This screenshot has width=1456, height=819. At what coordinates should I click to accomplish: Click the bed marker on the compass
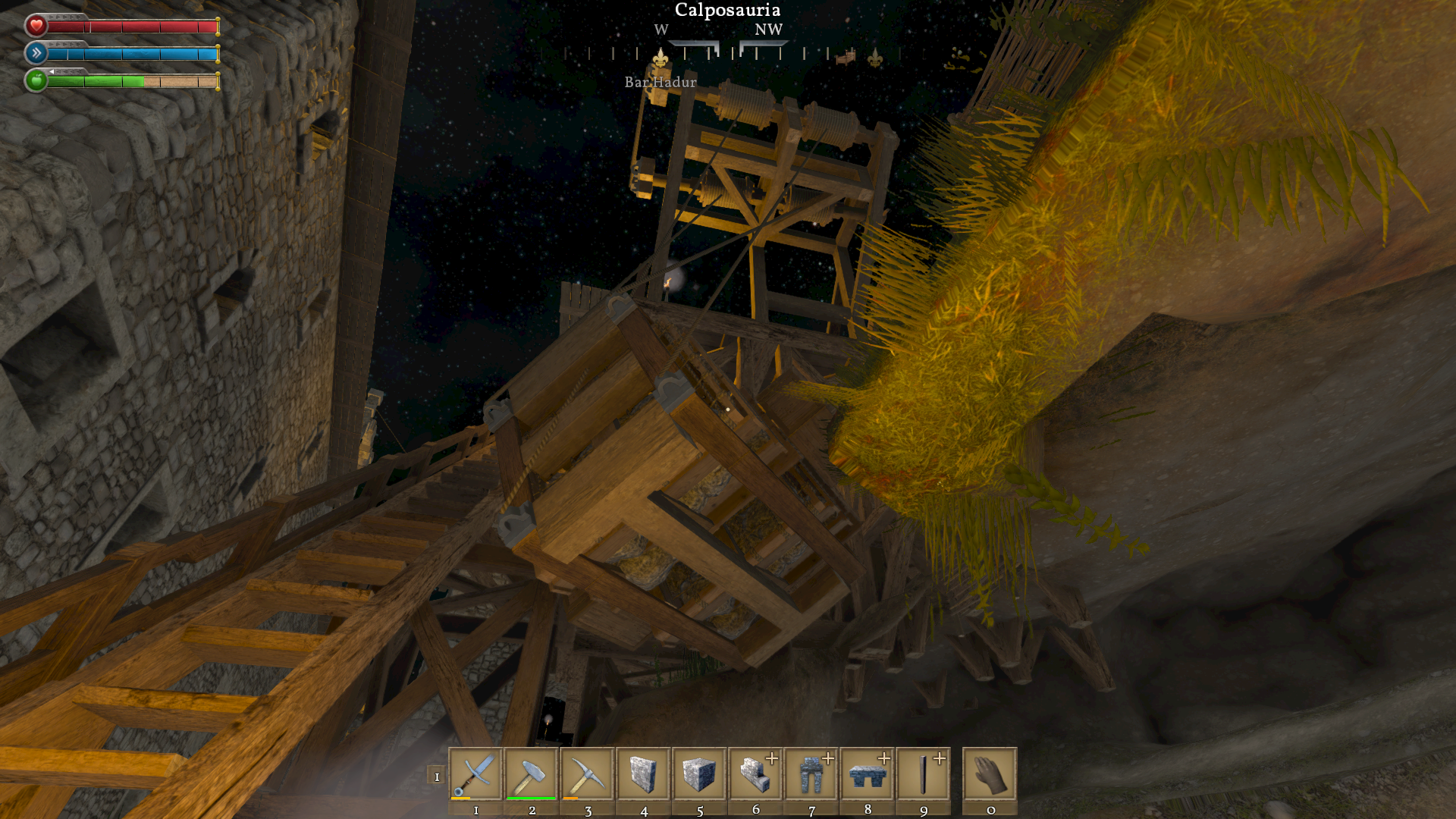pyautogui.click(x=846, y=56)
